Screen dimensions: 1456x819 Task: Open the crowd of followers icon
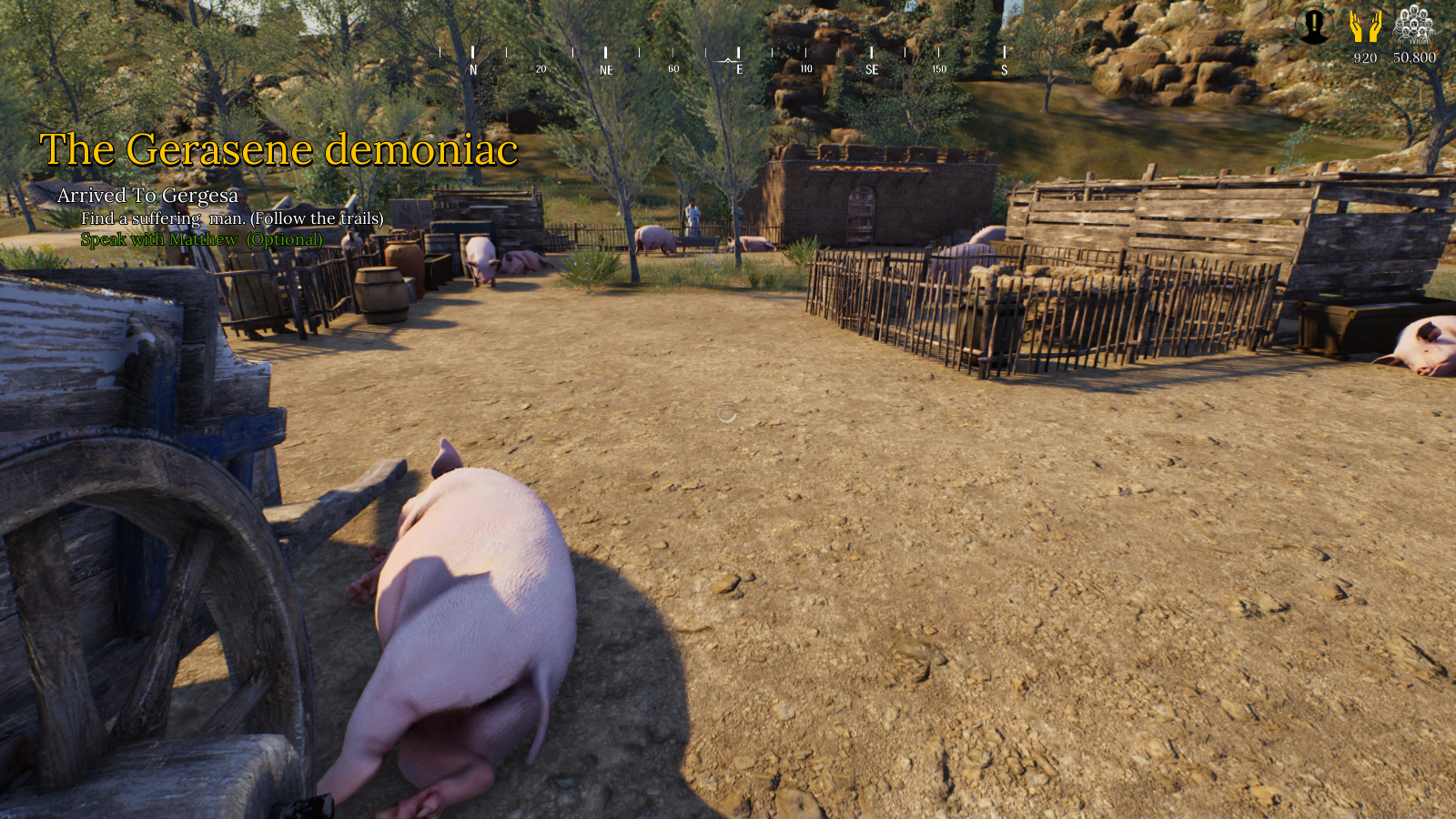(1413, 25)
